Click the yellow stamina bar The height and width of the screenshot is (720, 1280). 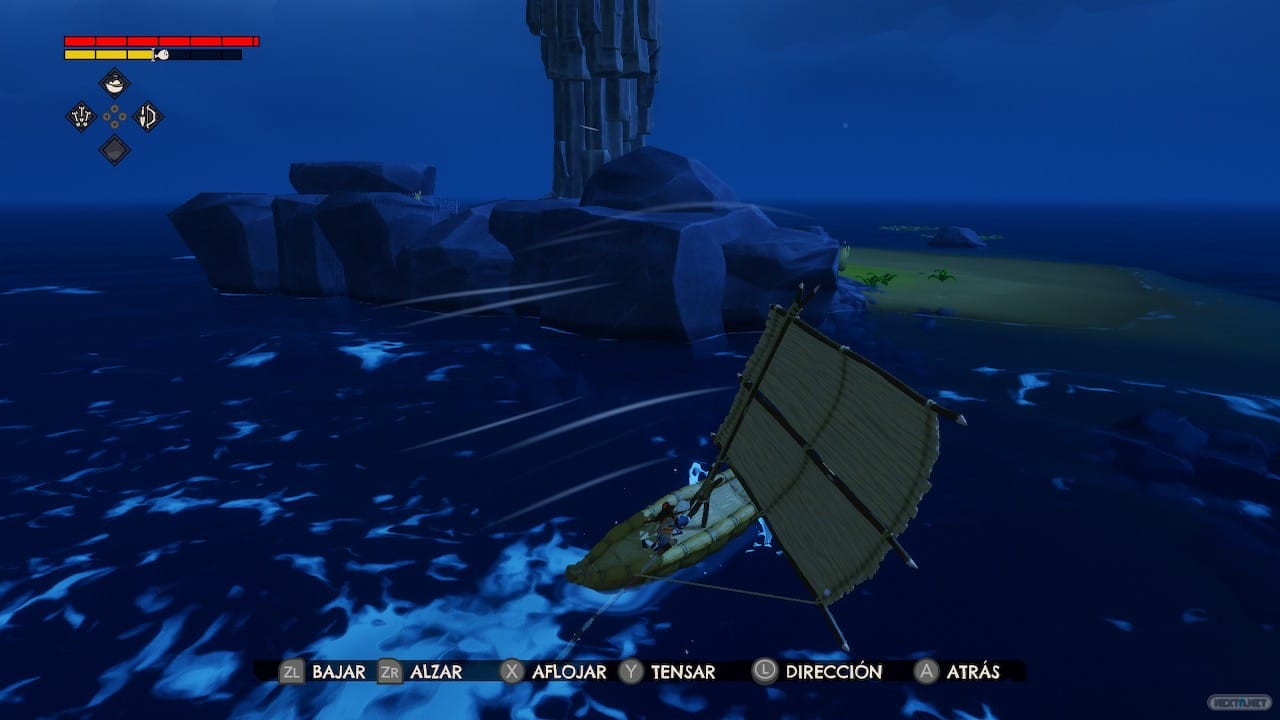click(108, 54)
